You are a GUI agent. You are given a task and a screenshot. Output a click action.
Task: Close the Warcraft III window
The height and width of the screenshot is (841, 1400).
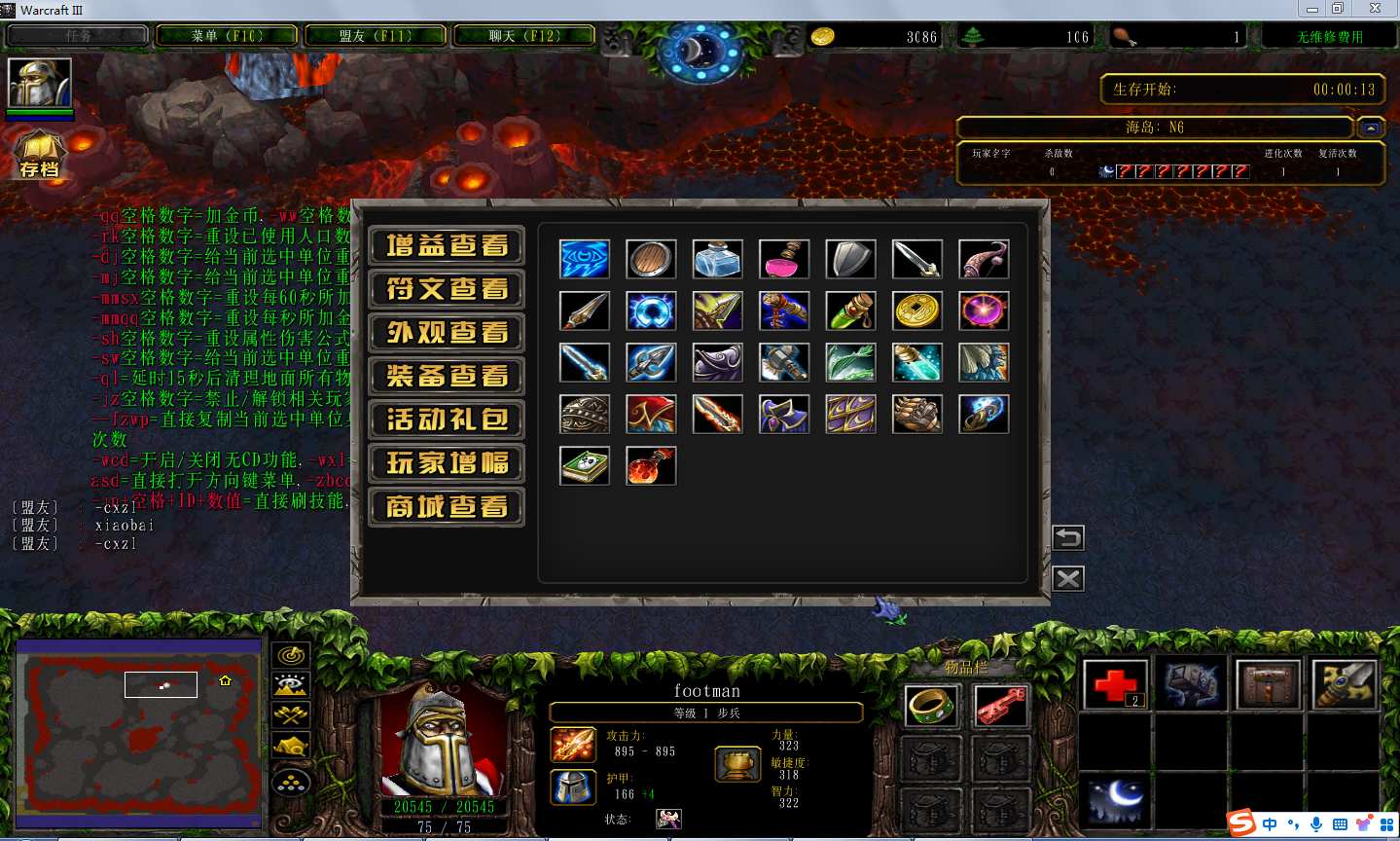coord(1375,9)
